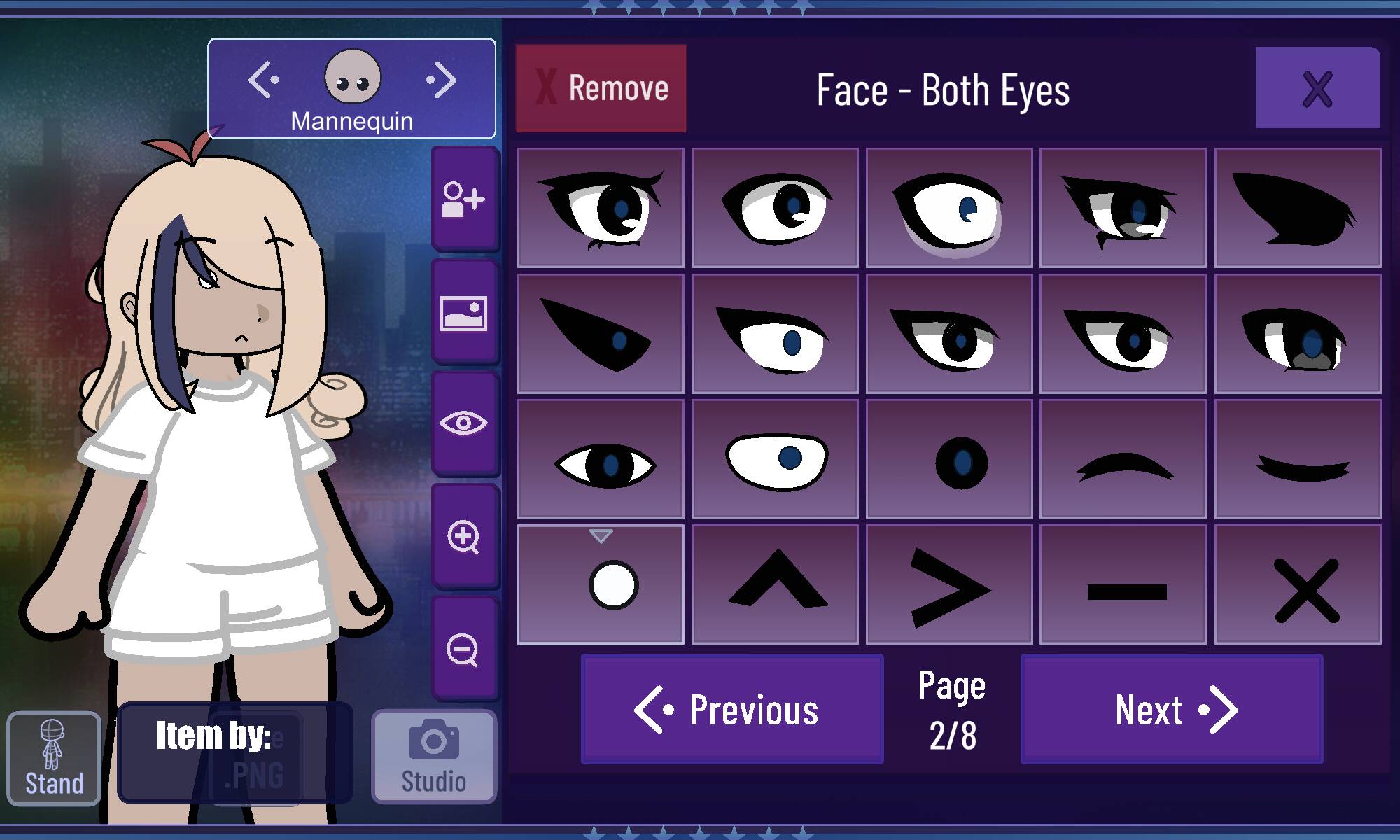Select the solid black dot pupil eye
The image size is (1400, 840).
(x=949, y=459)
